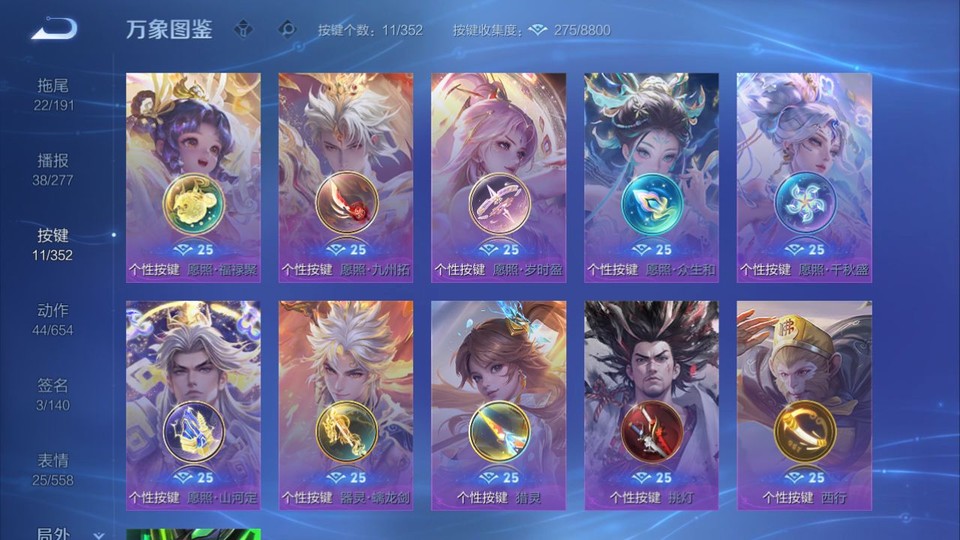
Task: Switch to the 动作 tab
Action: [53, 319]
